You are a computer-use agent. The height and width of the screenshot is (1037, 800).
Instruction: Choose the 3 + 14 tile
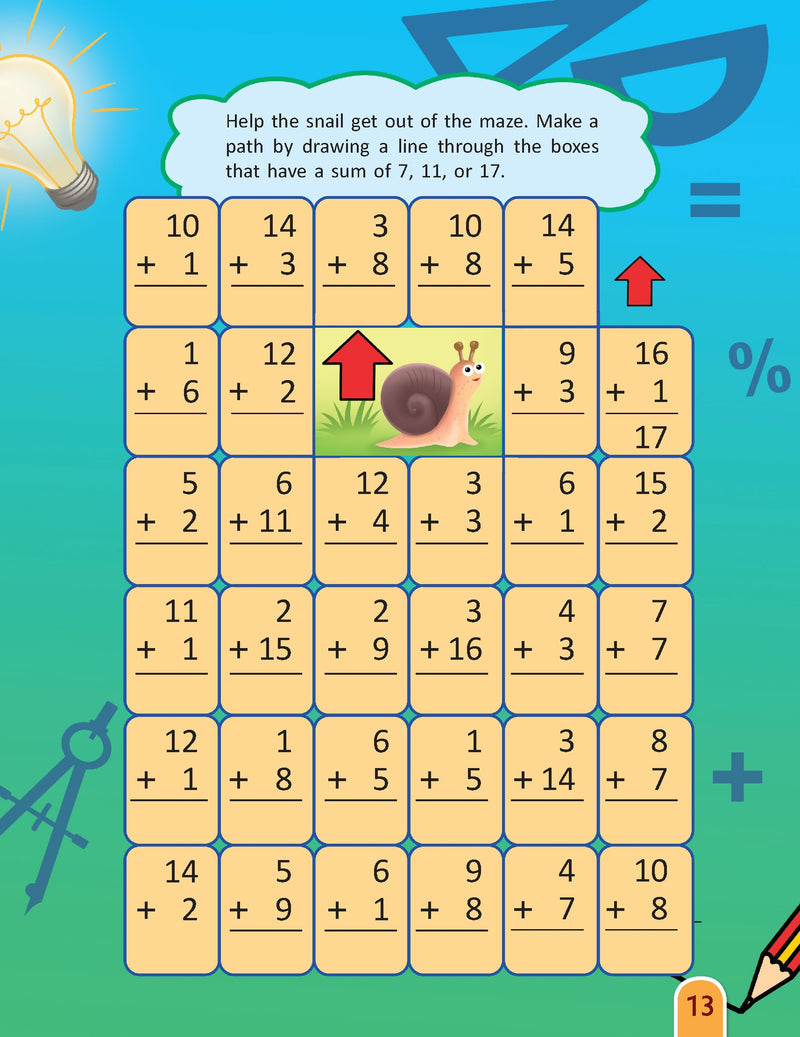(551, 779)
